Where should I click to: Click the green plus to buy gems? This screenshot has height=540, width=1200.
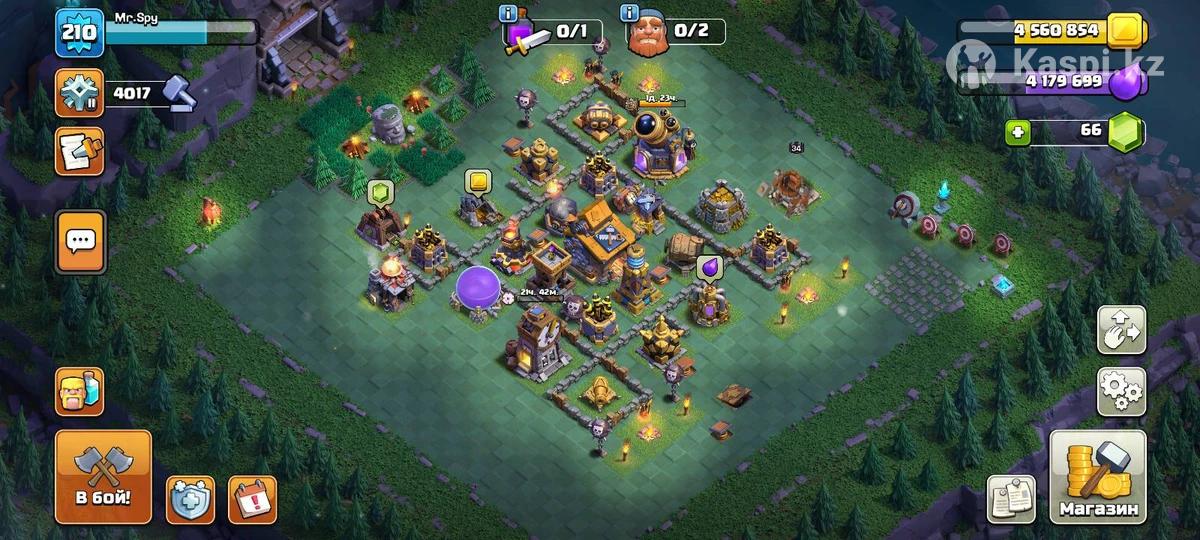pos(1018,132)
